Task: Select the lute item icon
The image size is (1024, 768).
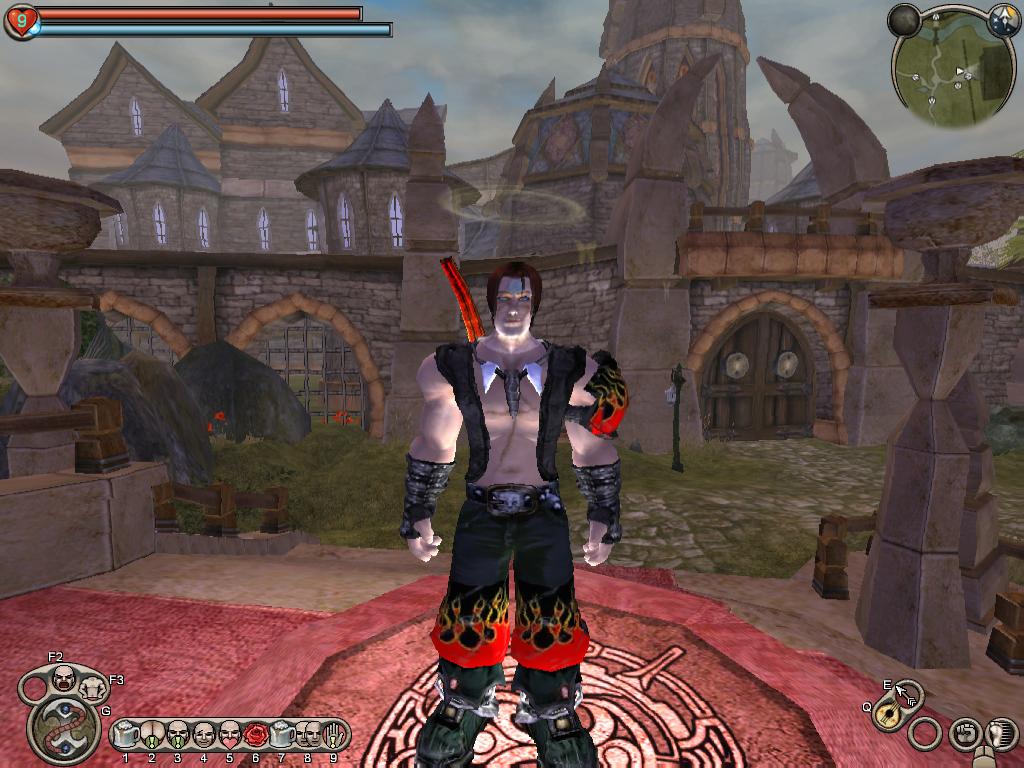Action: click(885, 714)
